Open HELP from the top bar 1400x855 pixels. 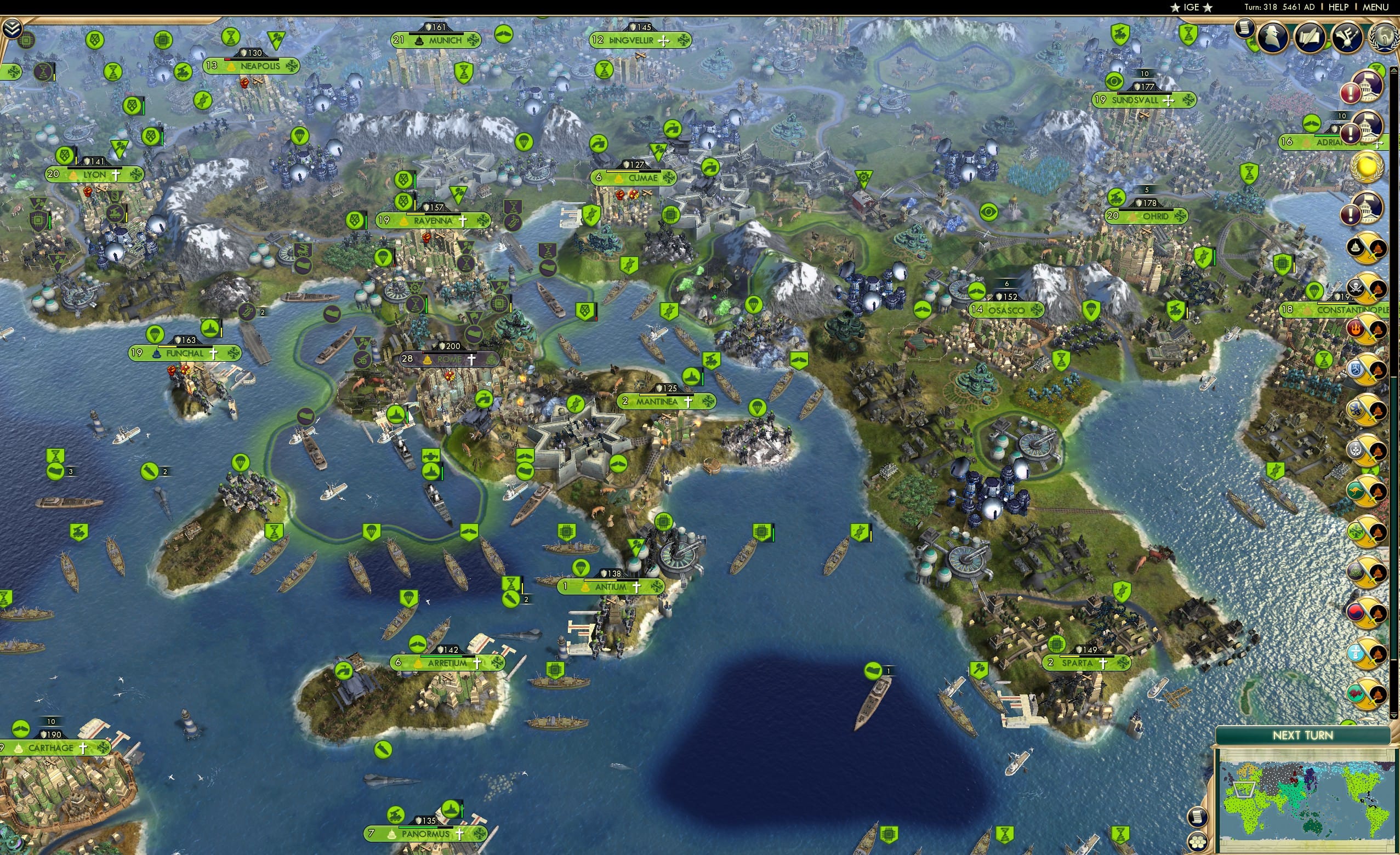click(1339, 7)
